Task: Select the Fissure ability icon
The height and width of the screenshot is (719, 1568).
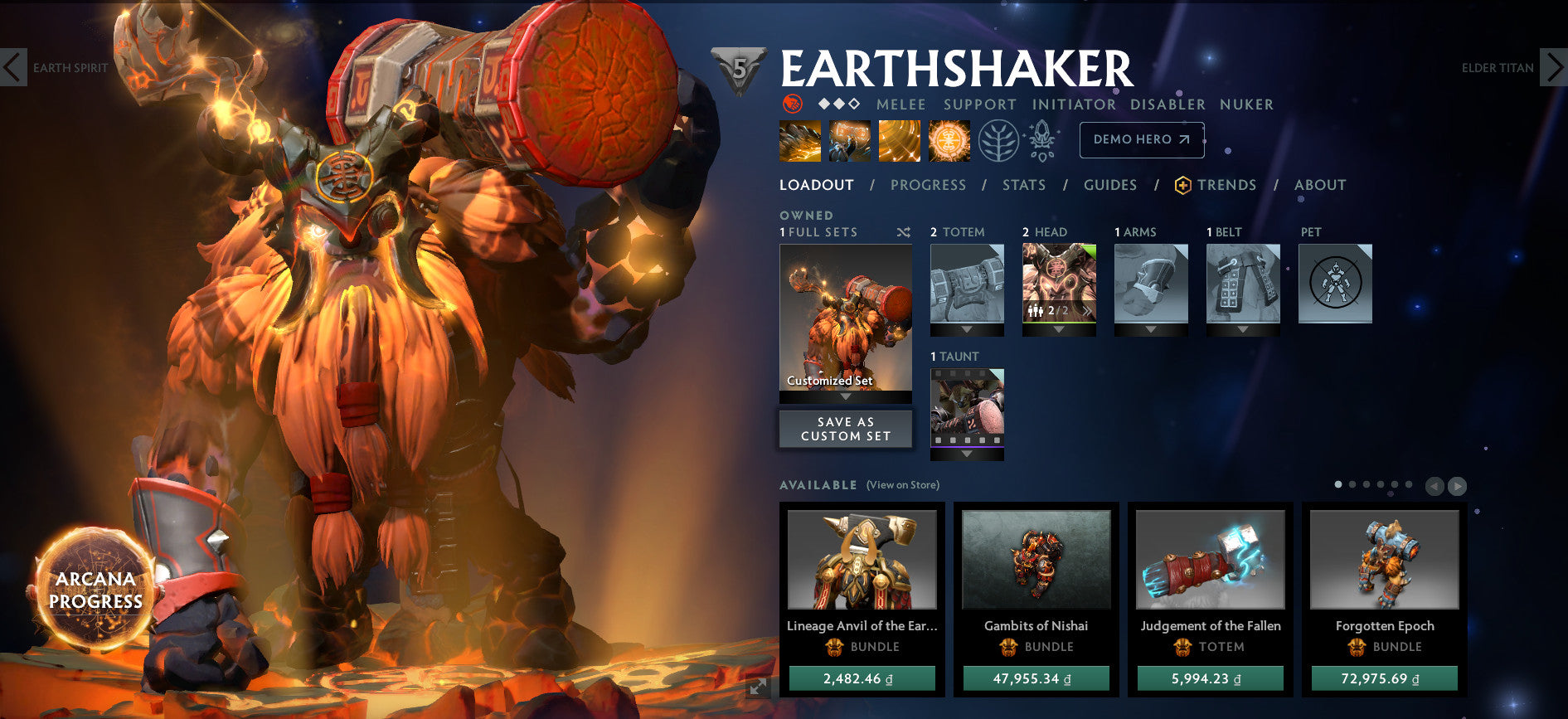Action: 799,139
